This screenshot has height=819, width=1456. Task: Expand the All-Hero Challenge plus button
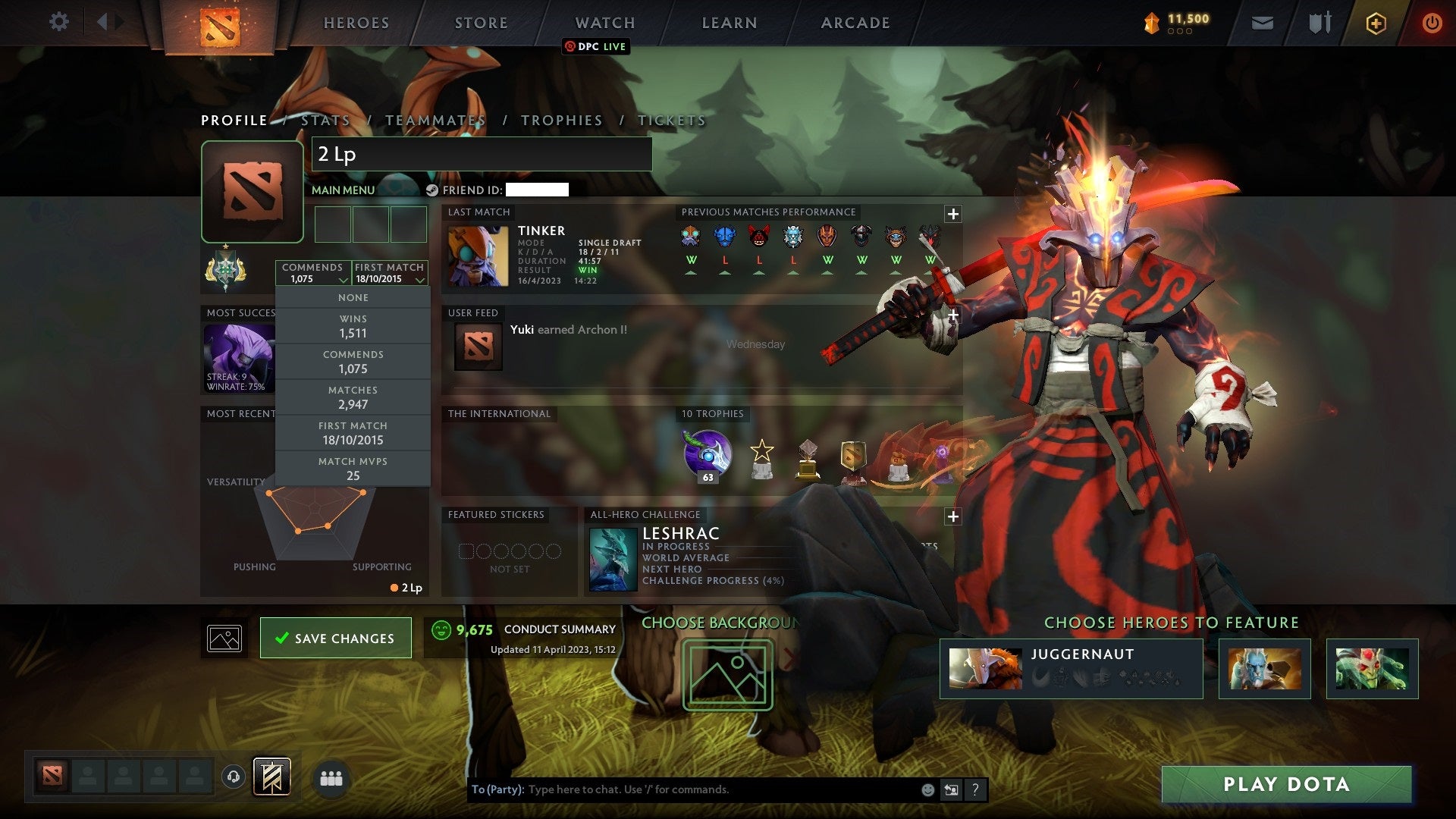pos(952,516)
